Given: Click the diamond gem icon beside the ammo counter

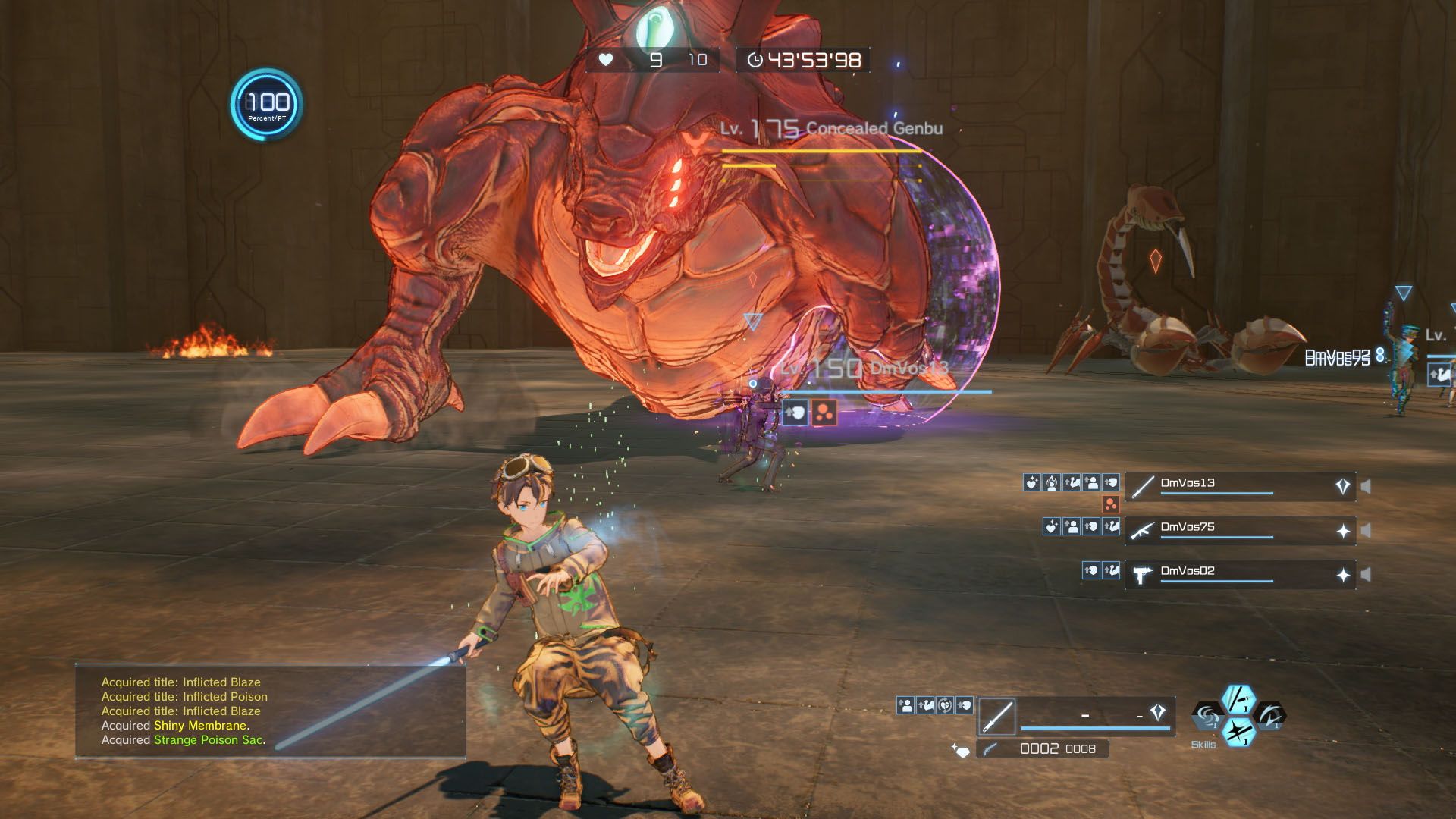Looking at the screenshot, I should coord(962,750).
